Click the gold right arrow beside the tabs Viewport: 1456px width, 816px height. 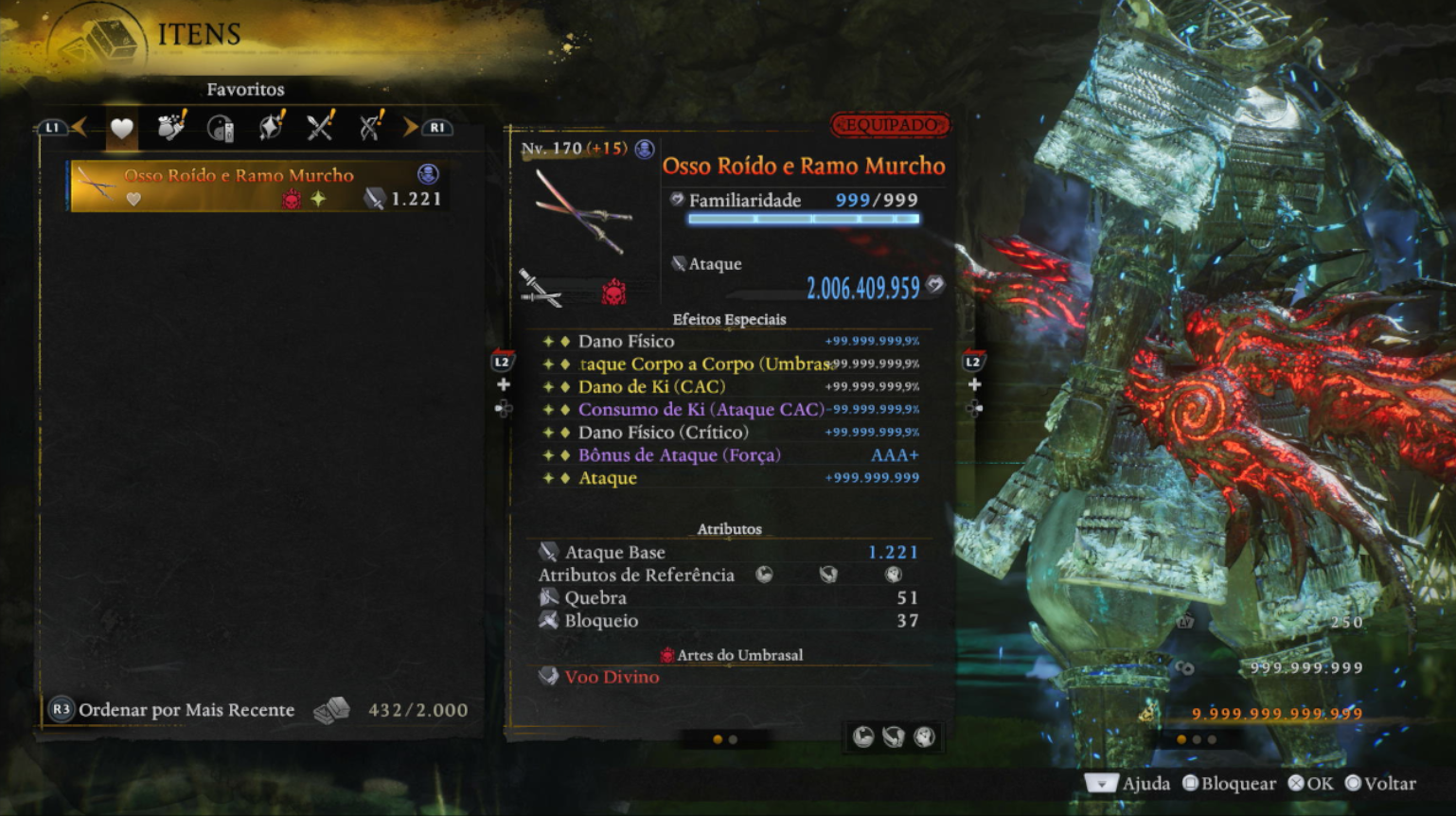click(409, 127)
